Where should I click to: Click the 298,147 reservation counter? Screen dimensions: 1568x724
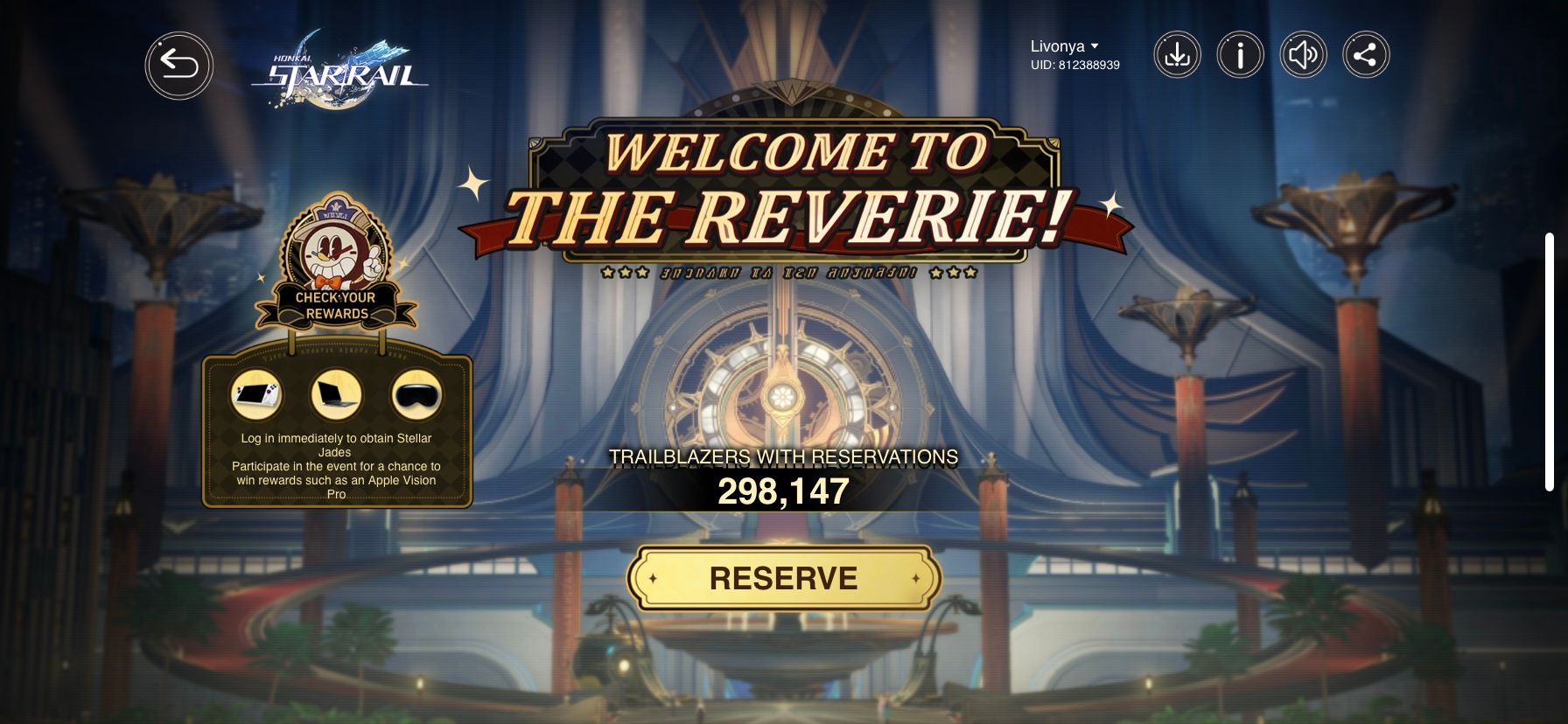[x=781, y=492]
